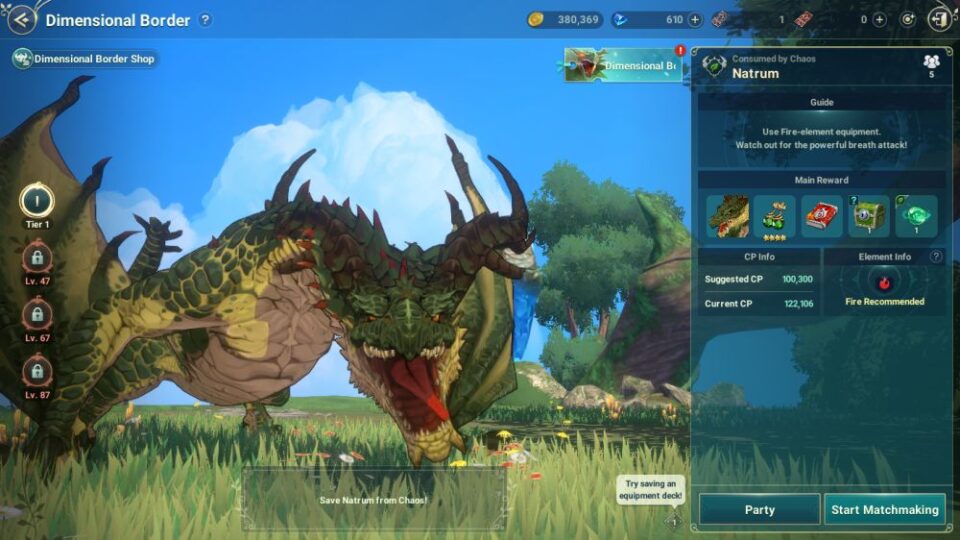Select the locked Lv. 87 tier

click(x=37, y=374)
